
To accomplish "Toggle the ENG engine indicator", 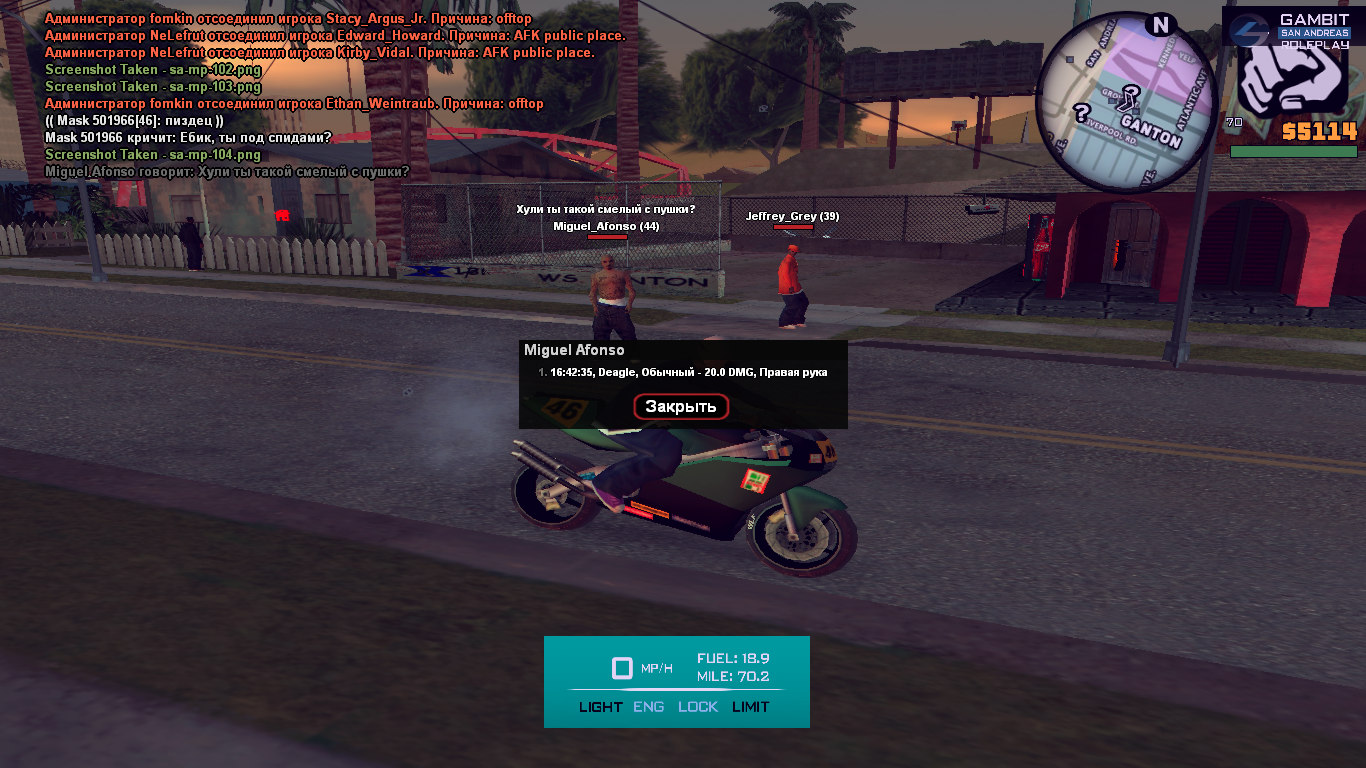I will click(648, 707).
